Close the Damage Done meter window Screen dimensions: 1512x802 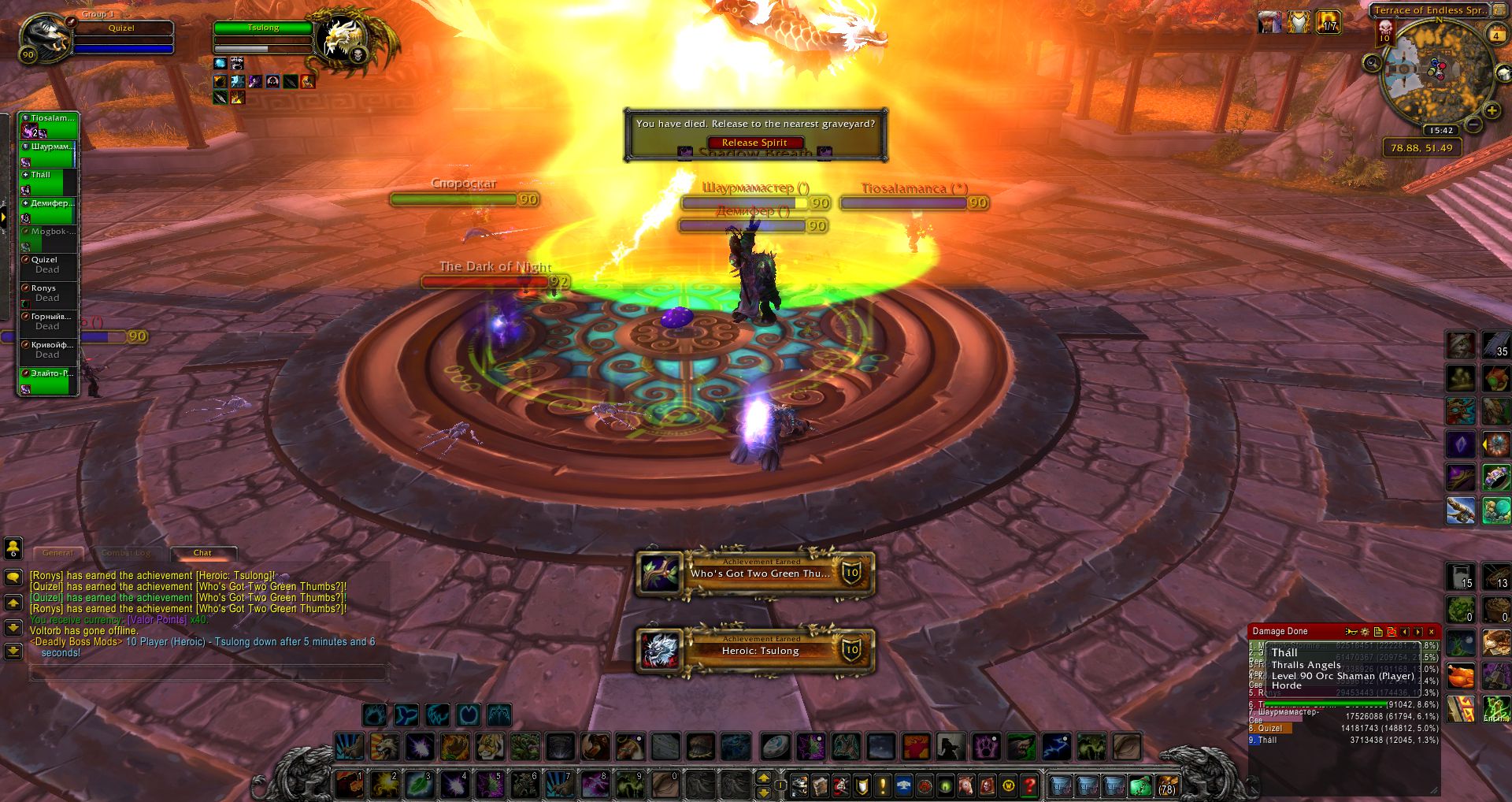(x=1432, y=632)
